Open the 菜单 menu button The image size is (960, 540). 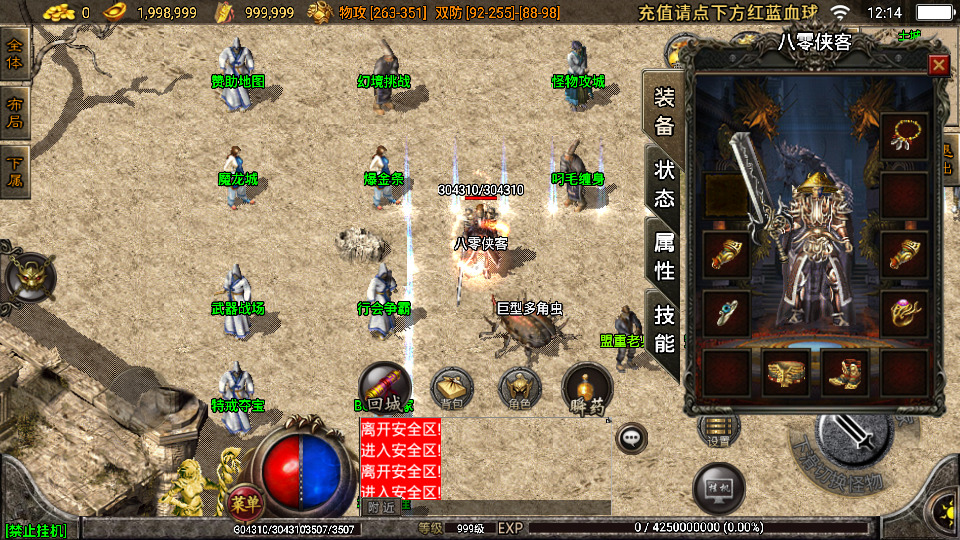pyautogui.click(x=242, y=498)
